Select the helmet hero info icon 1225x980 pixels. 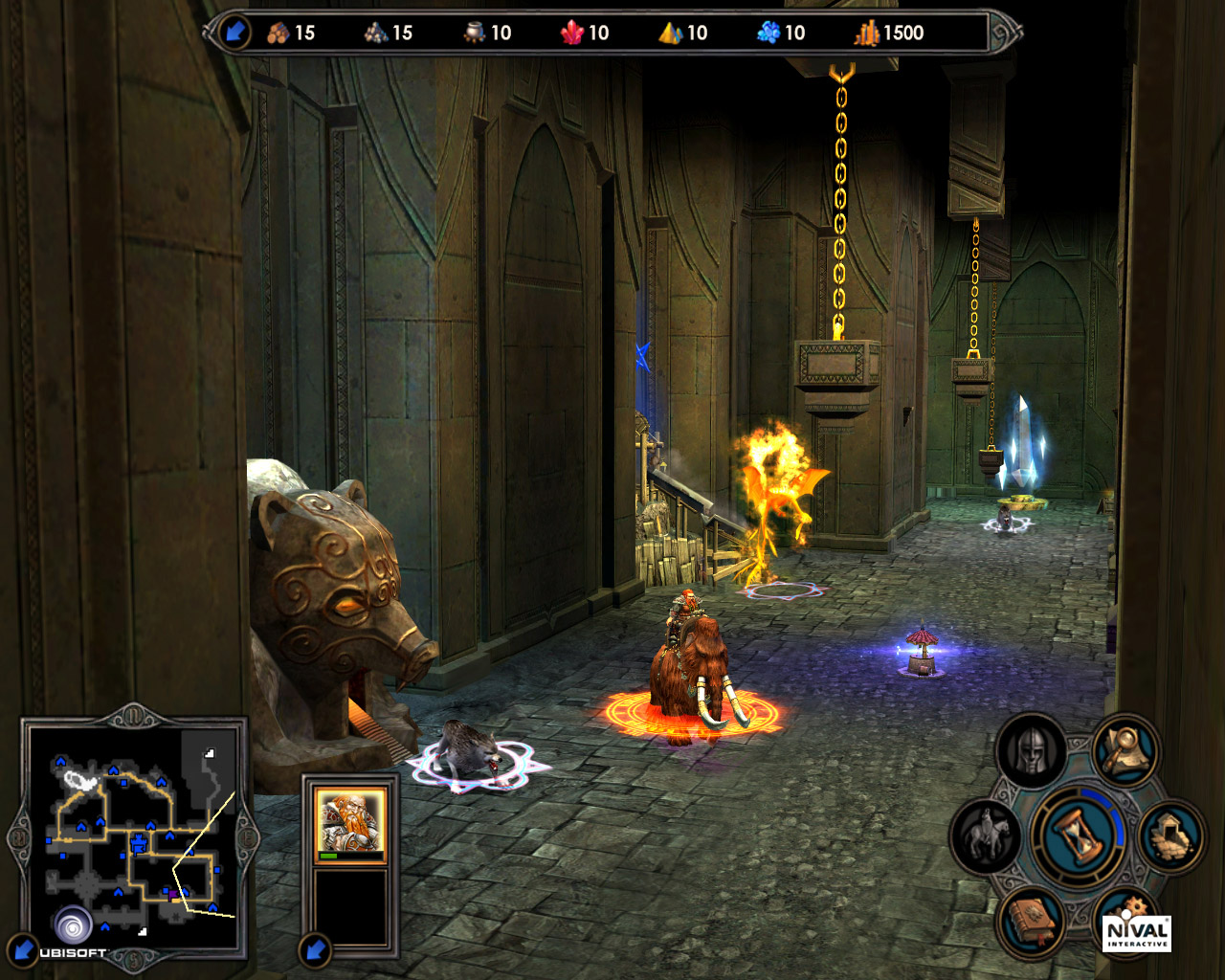point(1032,749)
